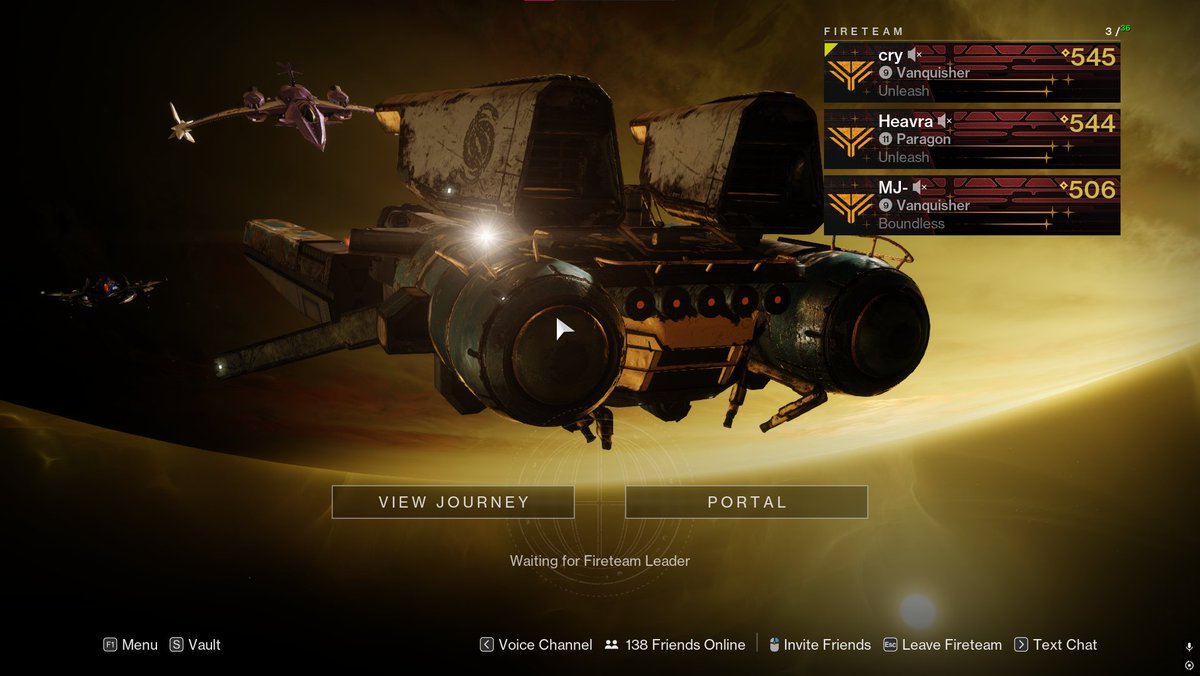Open the Vault from the footer

pos(195,645)
